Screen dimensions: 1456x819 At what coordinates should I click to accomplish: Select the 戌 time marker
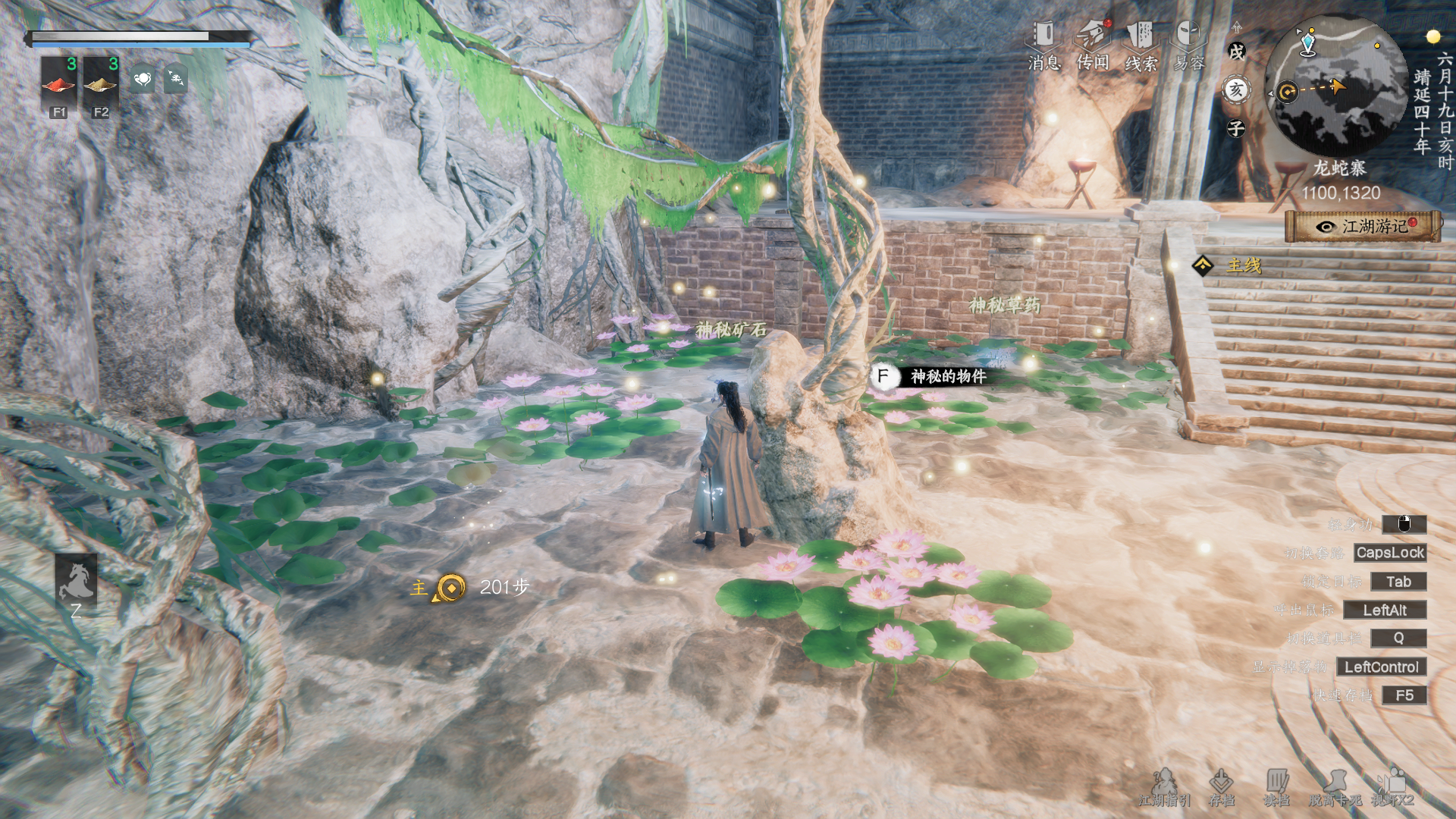point(1237,52)
